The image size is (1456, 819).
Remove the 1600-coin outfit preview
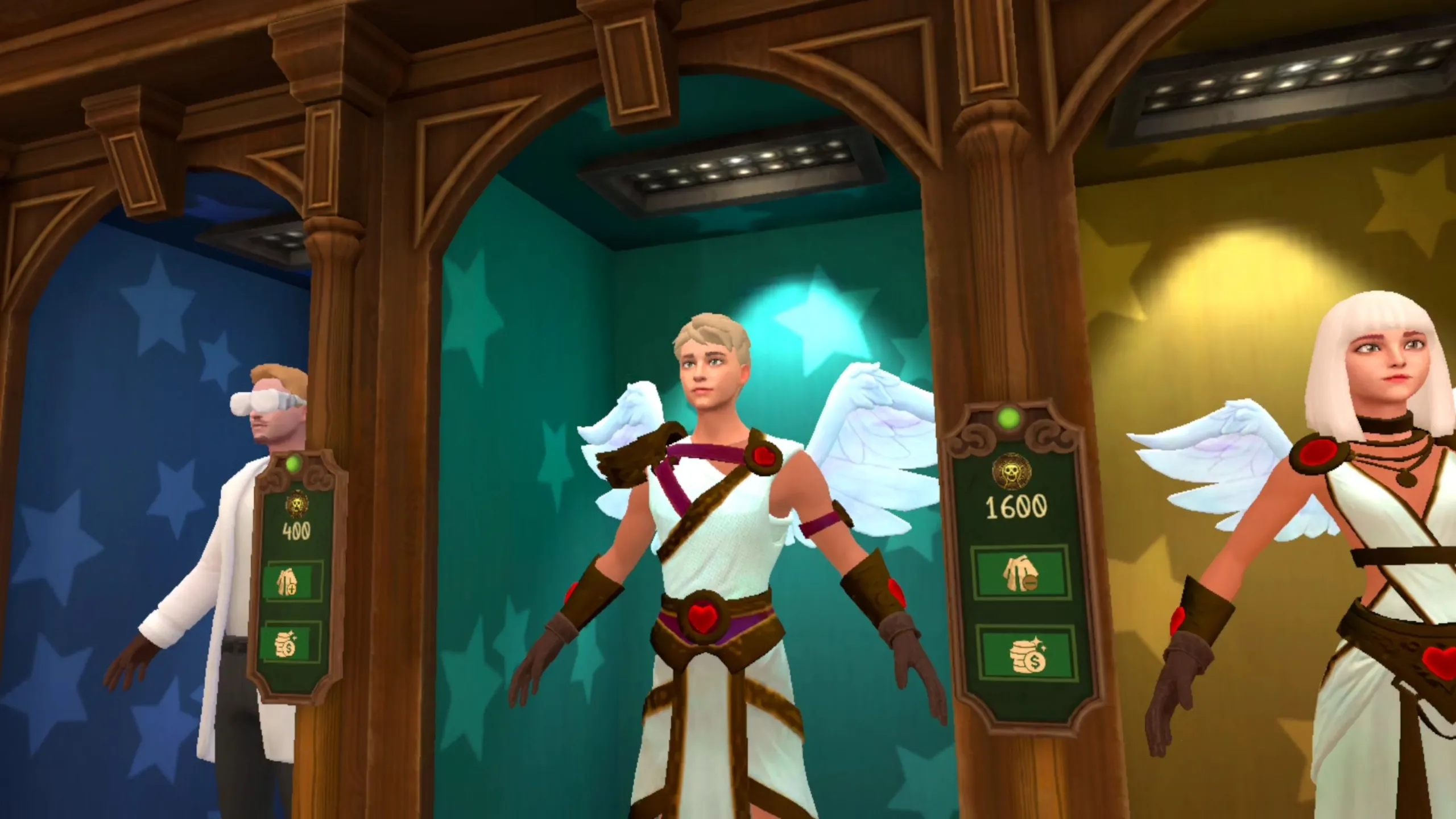(1019, 574)
